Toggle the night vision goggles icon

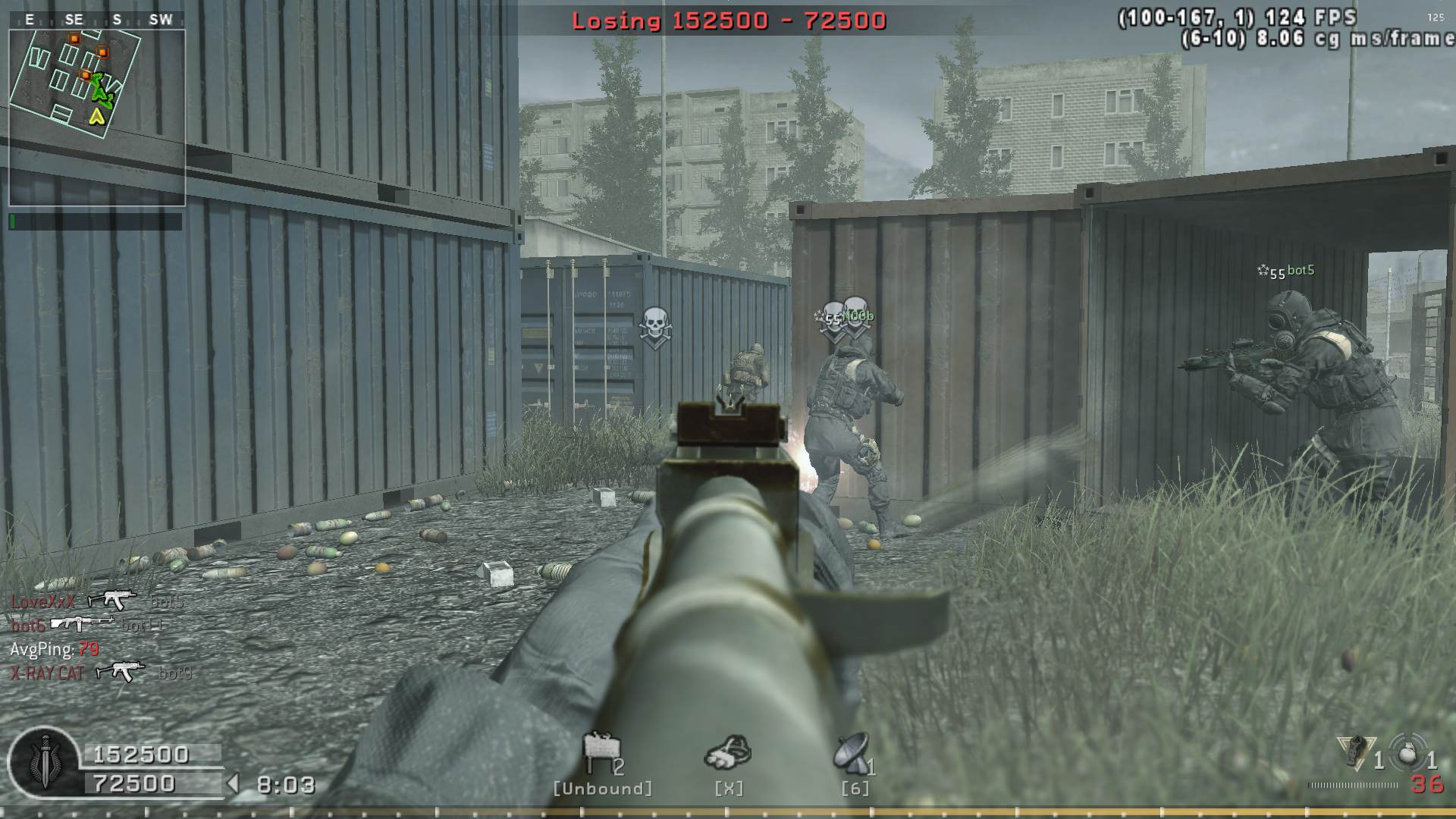728,752
